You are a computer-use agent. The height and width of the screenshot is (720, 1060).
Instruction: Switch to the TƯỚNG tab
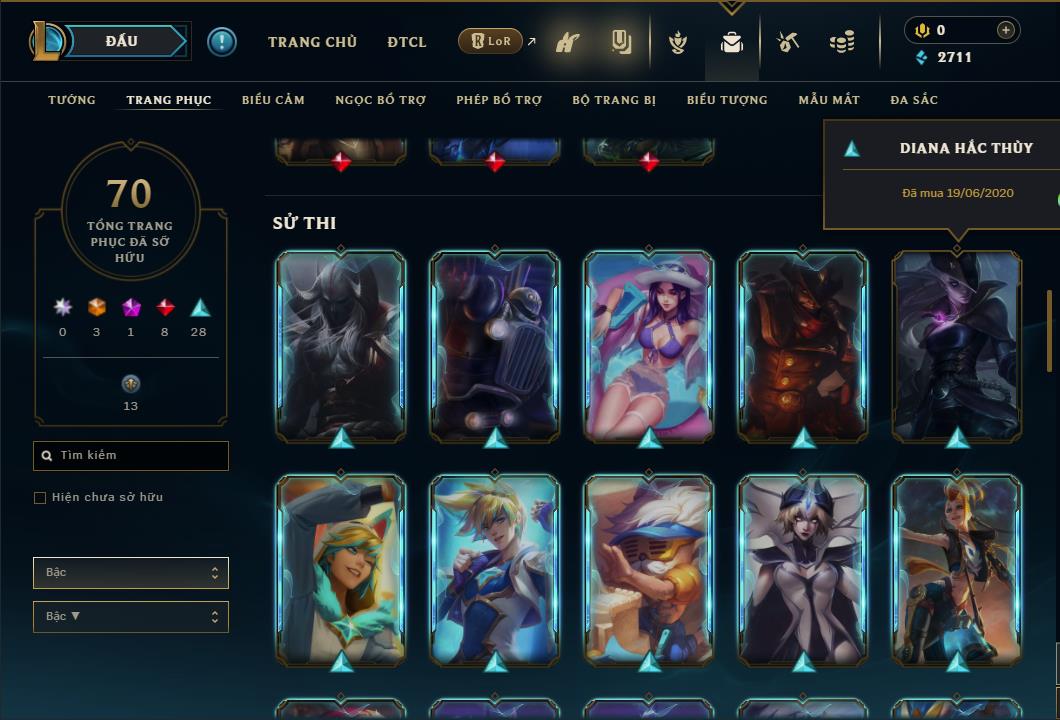(72, 100)
